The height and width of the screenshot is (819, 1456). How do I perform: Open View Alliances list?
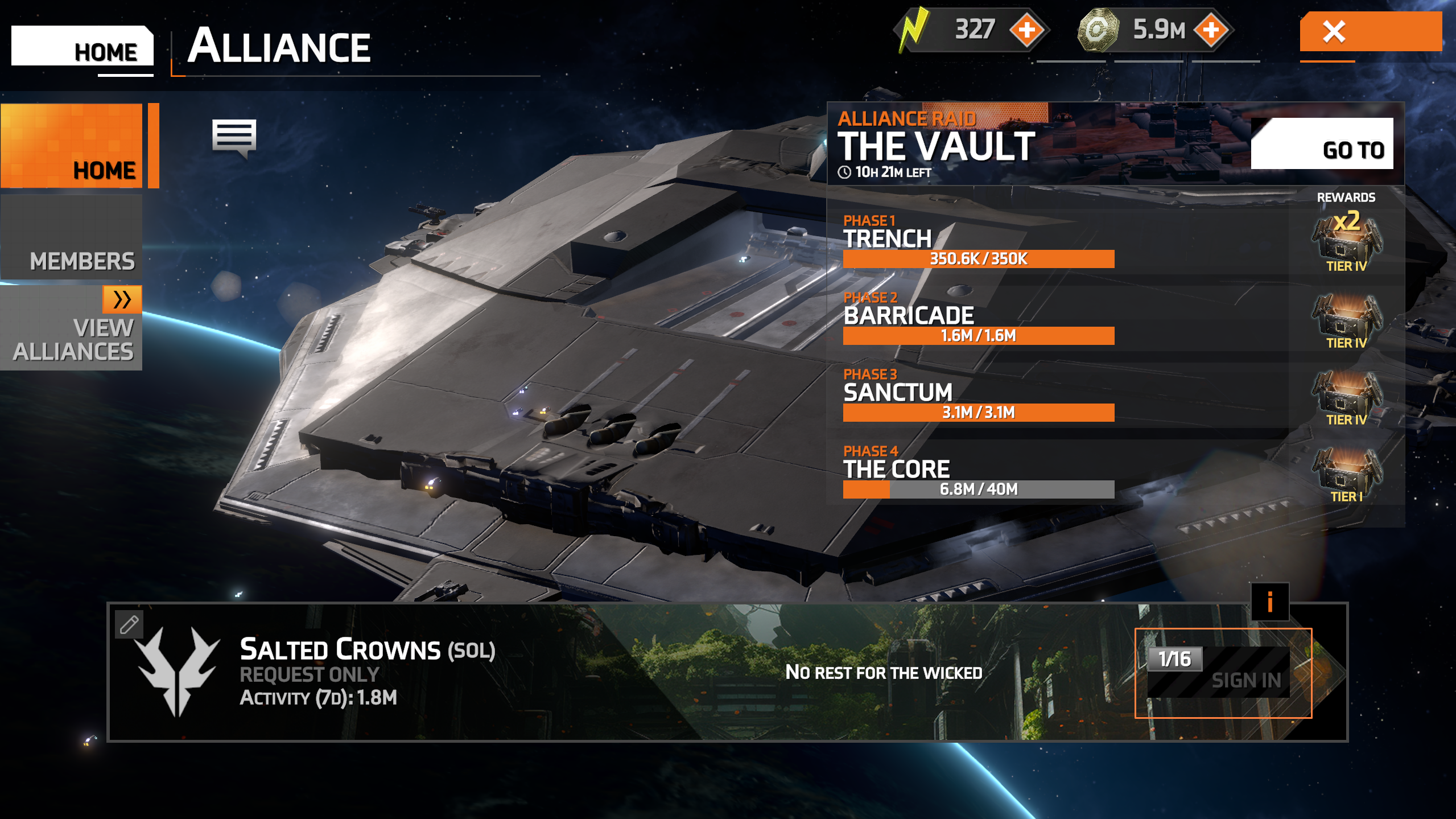point(72,328)
